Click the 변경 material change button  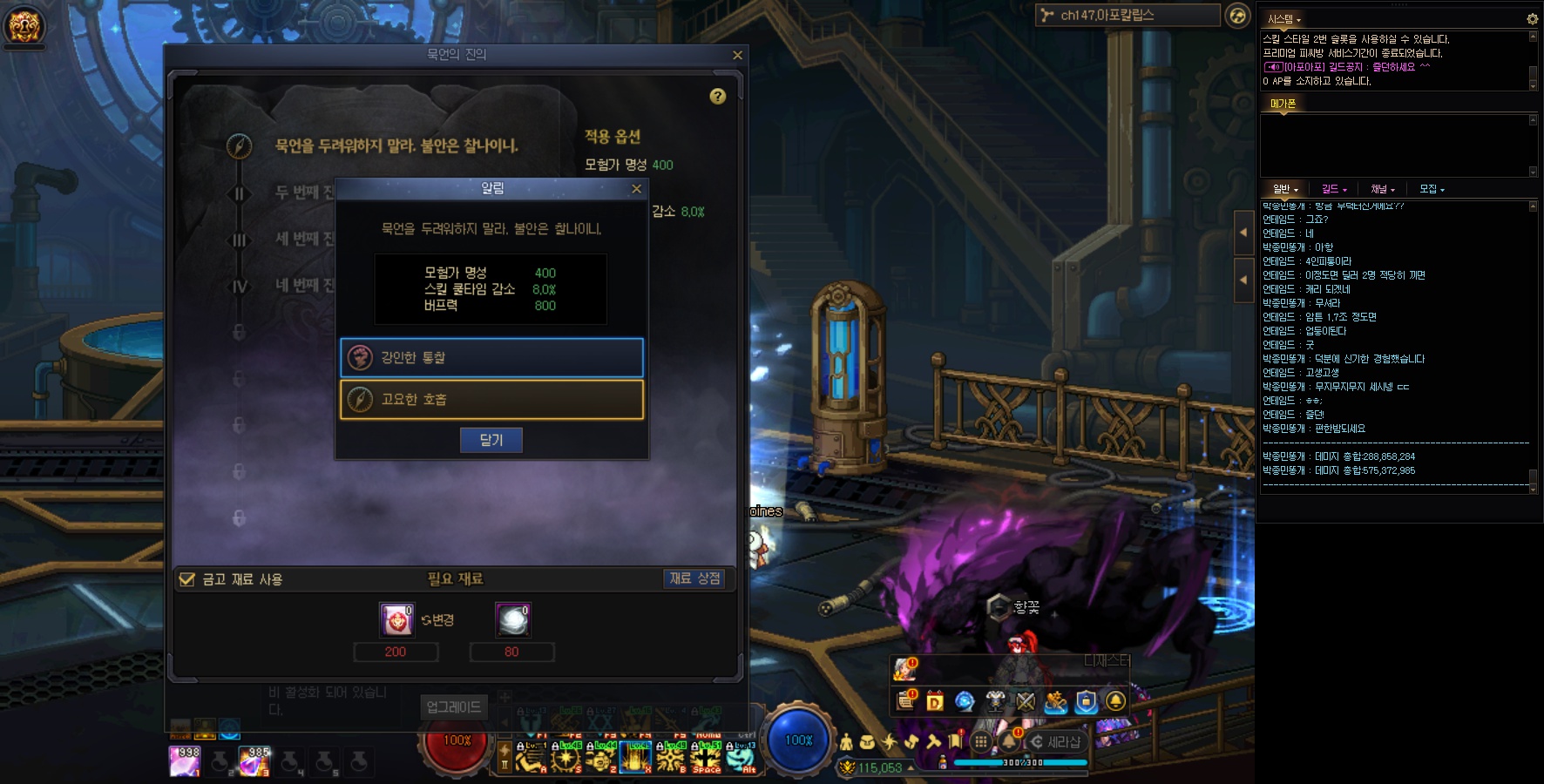(x=437, y=620)
